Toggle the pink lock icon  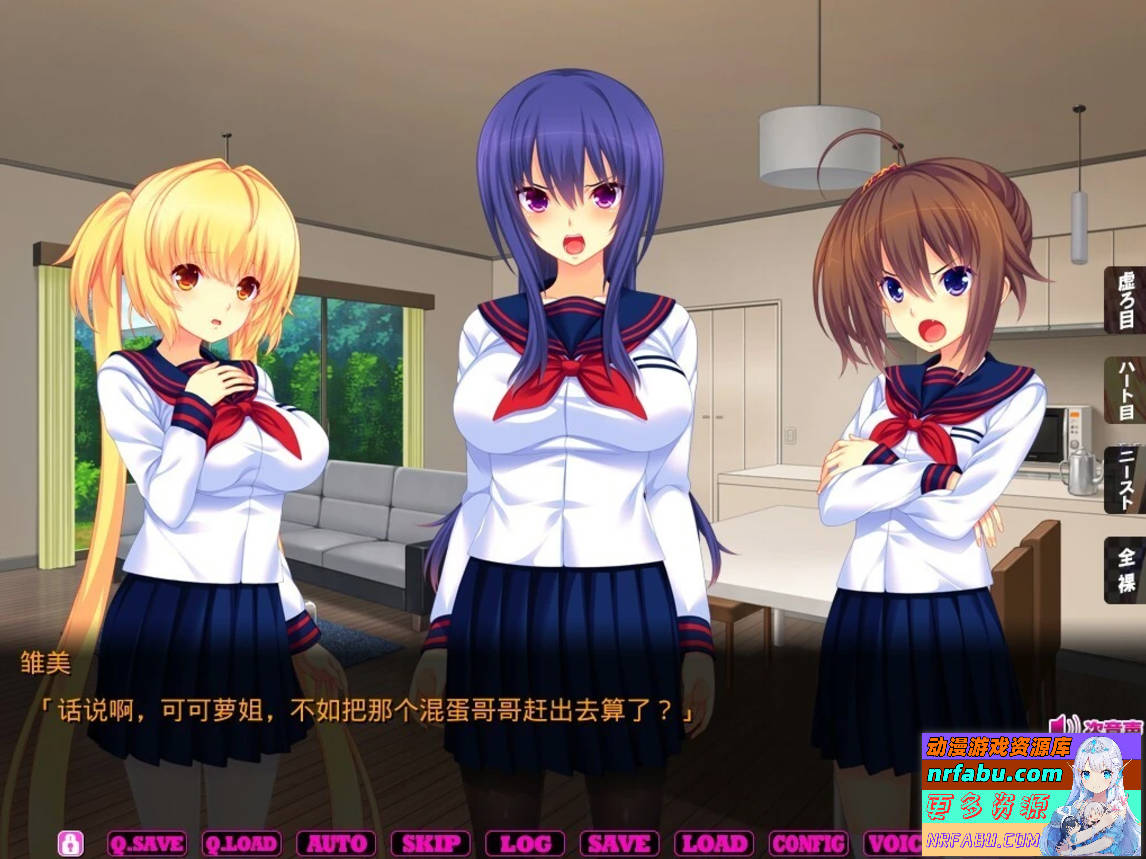[70, 843]
